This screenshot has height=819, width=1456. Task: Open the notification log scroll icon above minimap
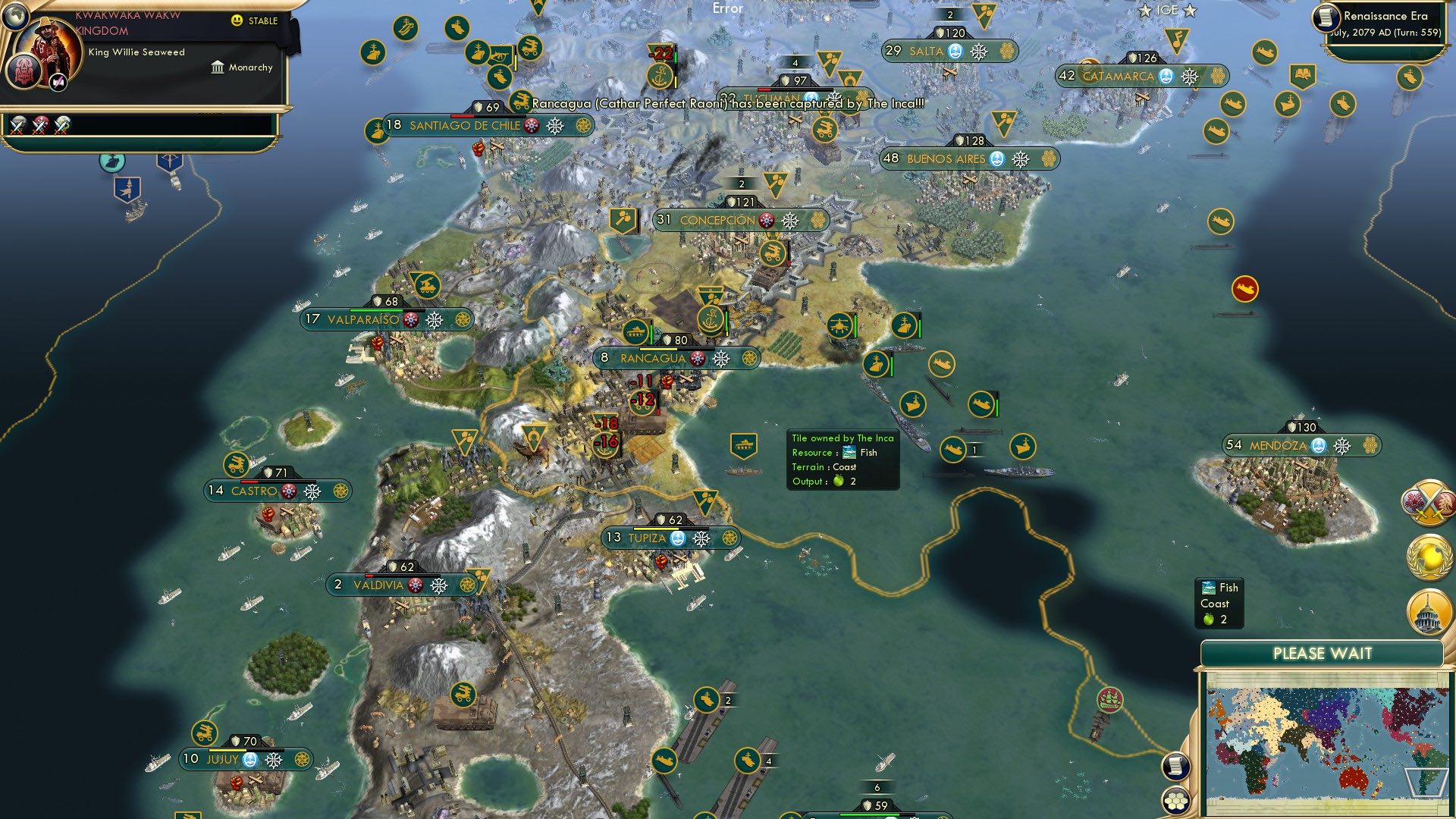pyautogui.click(x=1175, y=767)
